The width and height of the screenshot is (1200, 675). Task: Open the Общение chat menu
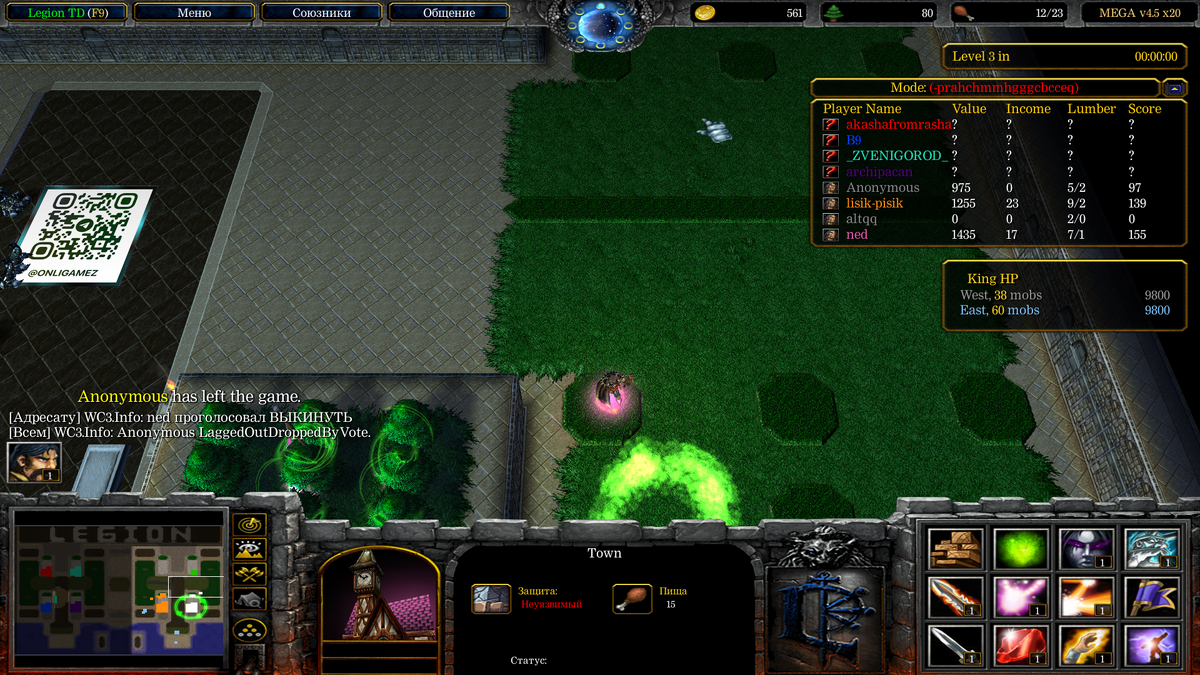[x=448, y=13]
